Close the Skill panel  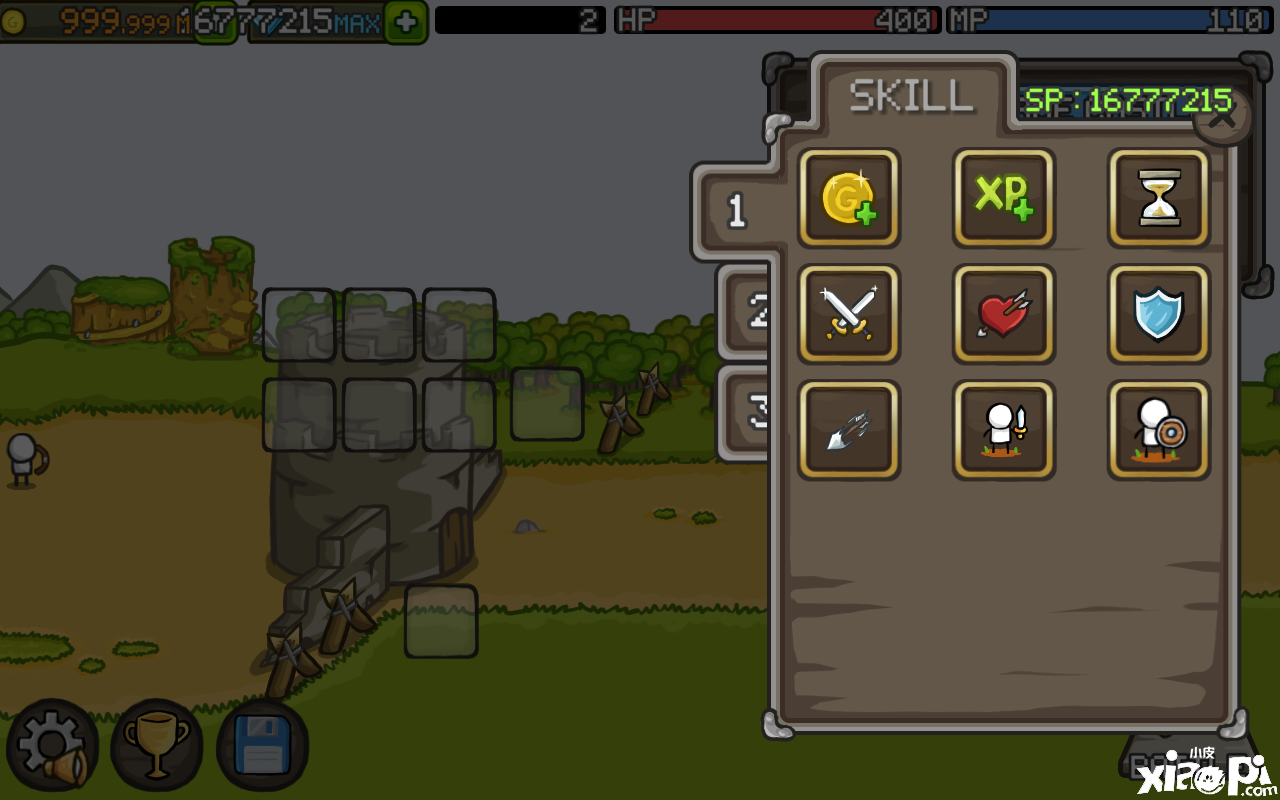[1223, 118]
